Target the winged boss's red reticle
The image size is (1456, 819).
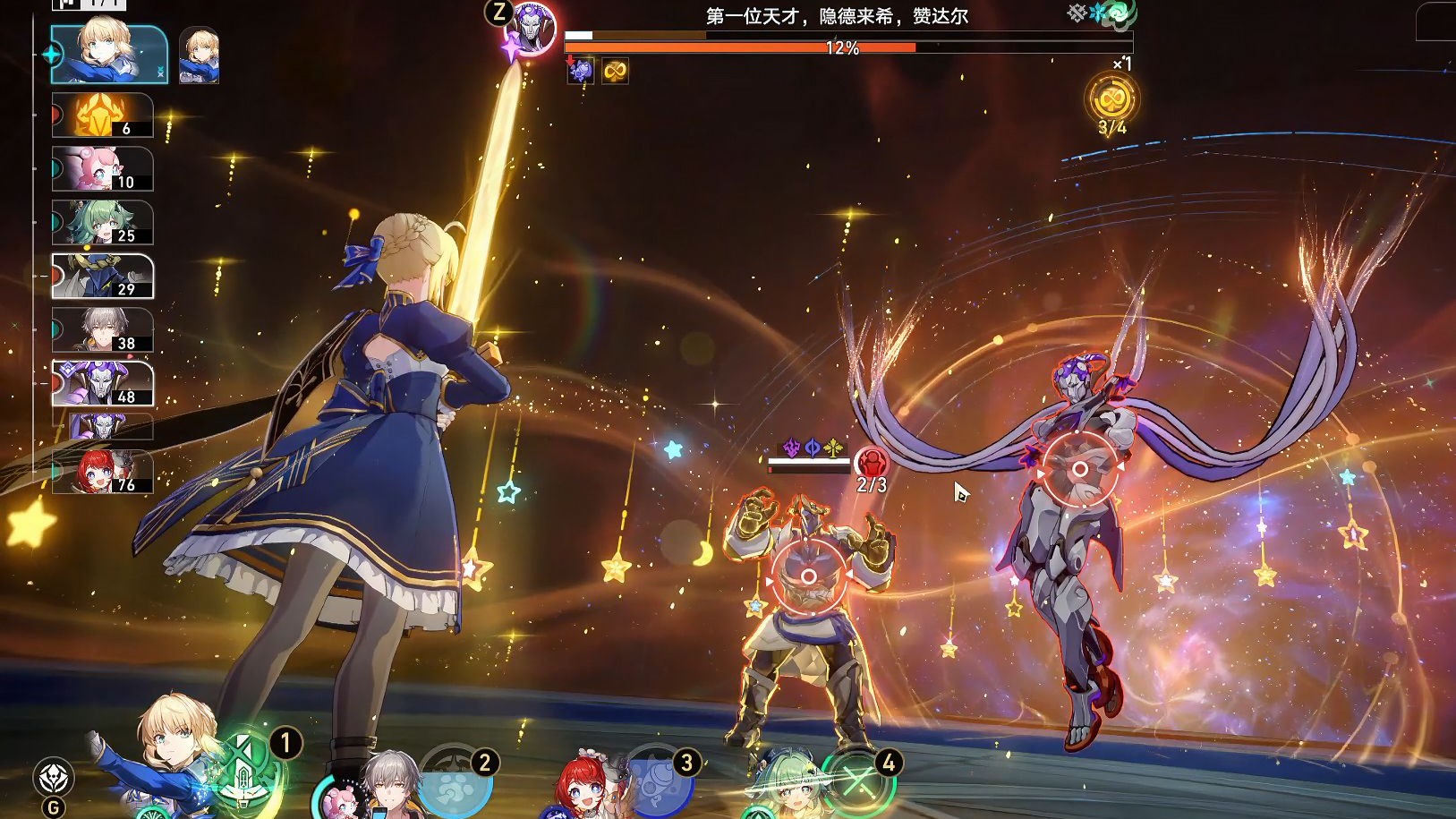point(1080,469)
